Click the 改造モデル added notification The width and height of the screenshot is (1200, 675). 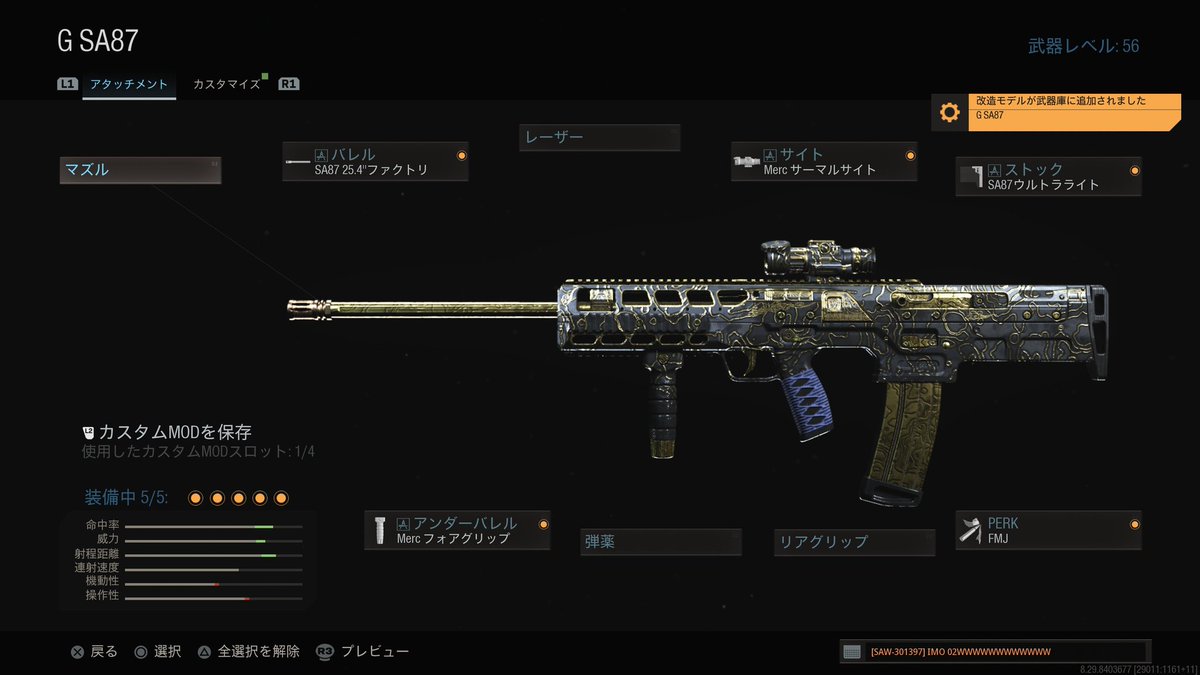[1055, 112]
